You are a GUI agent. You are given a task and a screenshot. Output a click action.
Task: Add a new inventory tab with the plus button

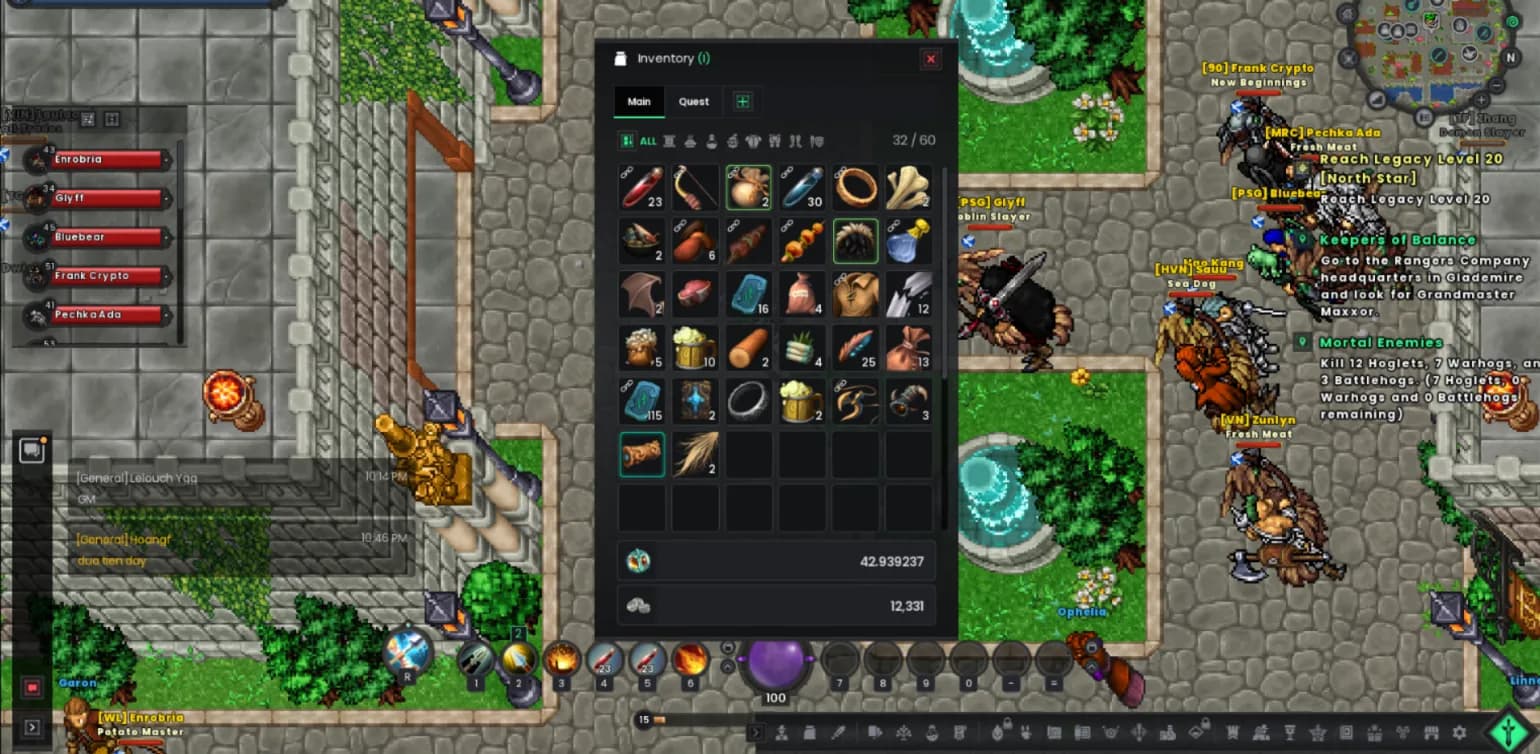pos(742,101)
